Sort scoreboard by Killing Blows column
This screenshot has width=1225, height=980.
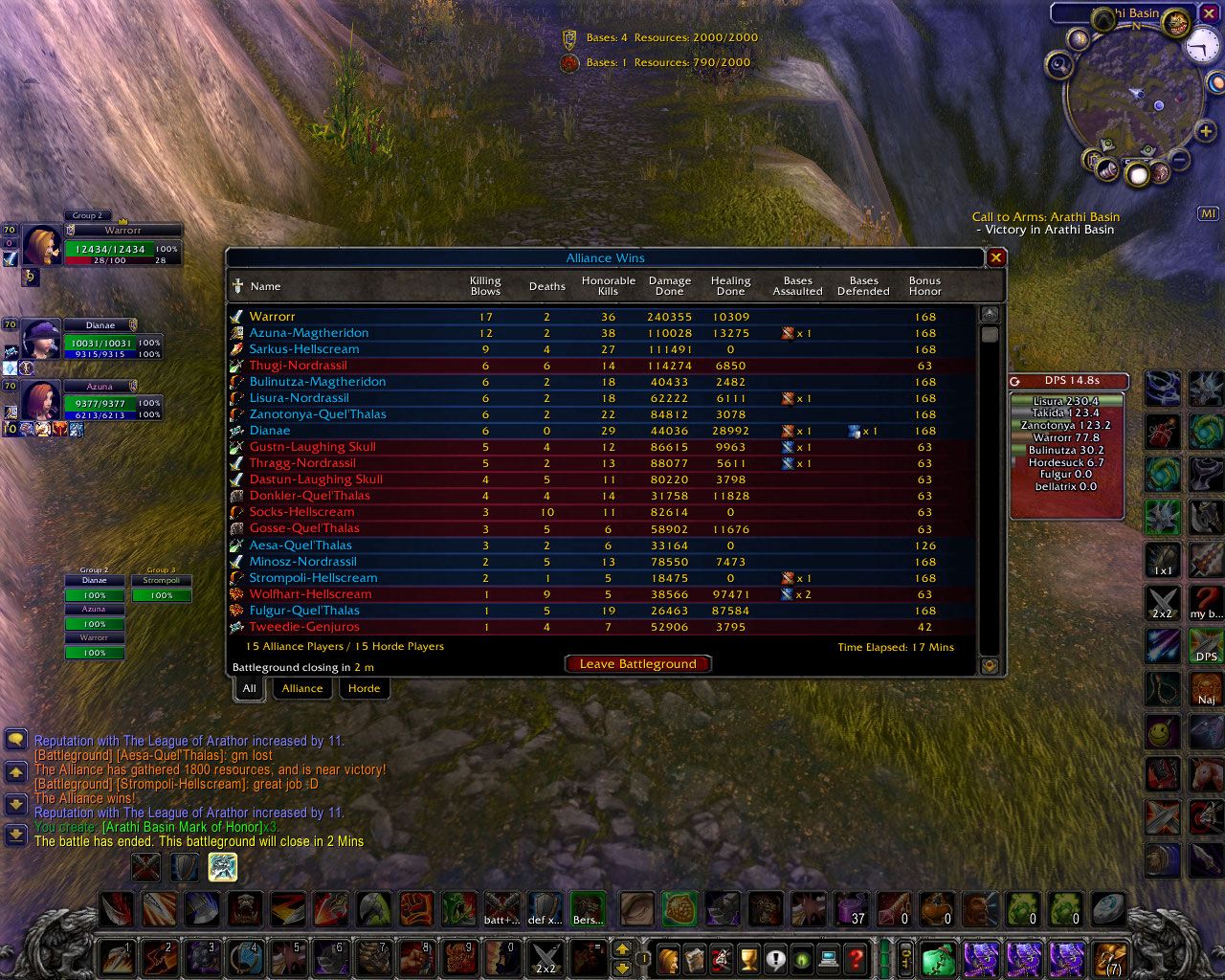[485, 286]
